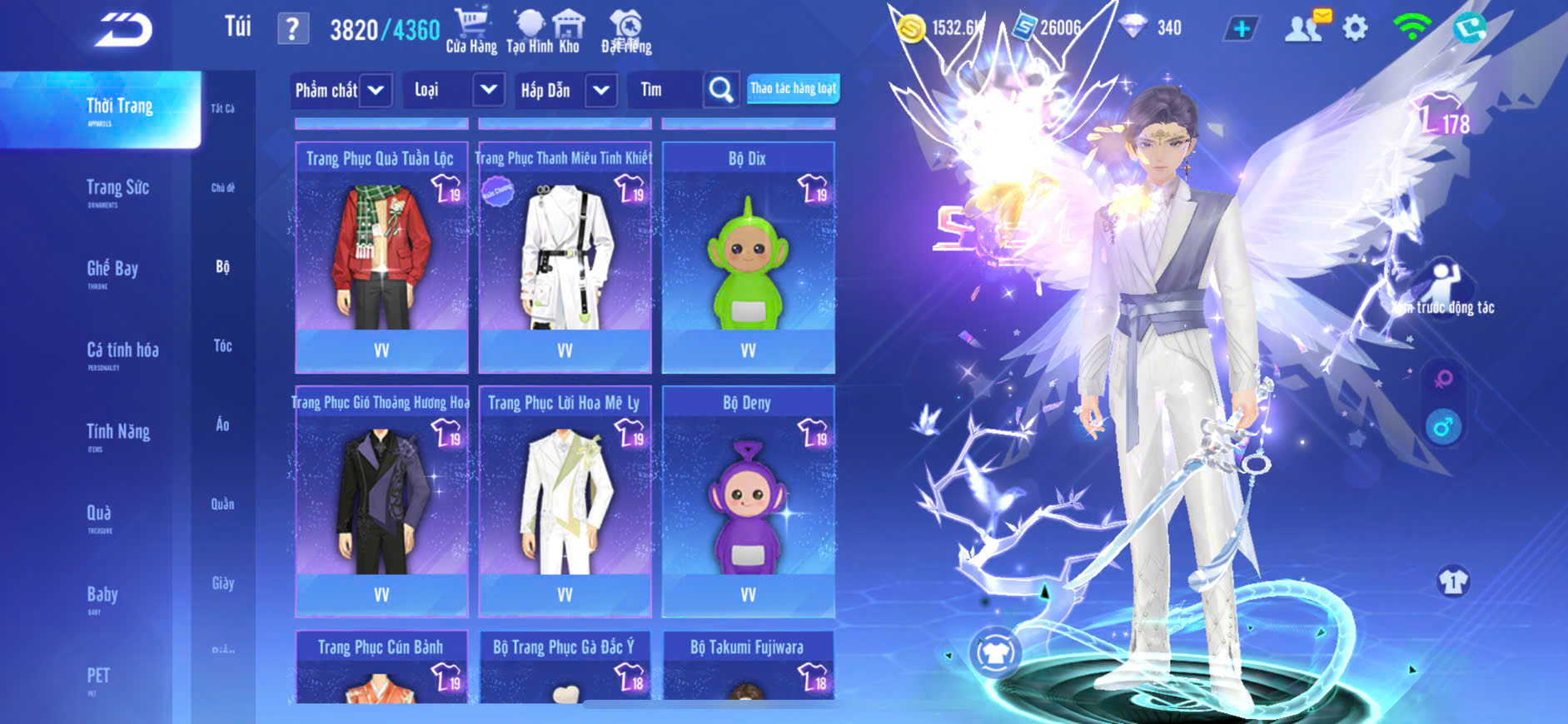Activate Thao tác hàng loạt button

(793, 88)
